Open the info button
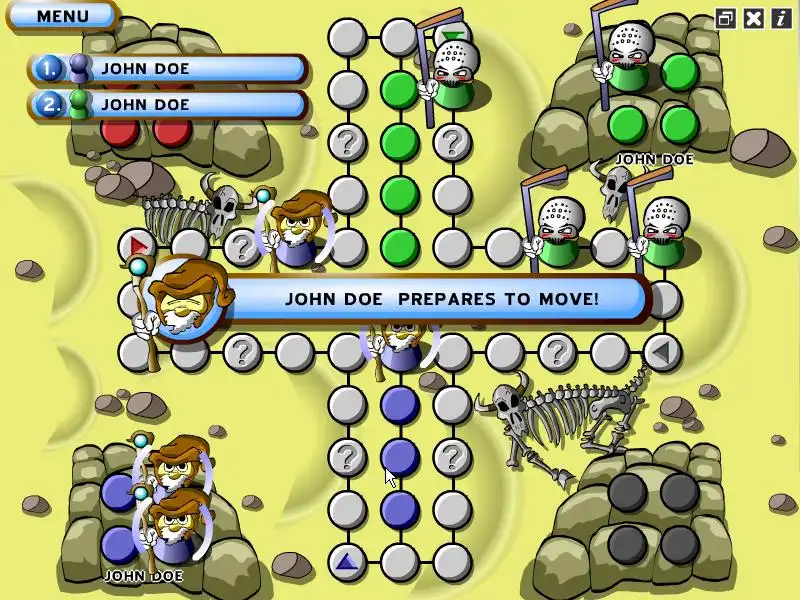 pos(780,17)
